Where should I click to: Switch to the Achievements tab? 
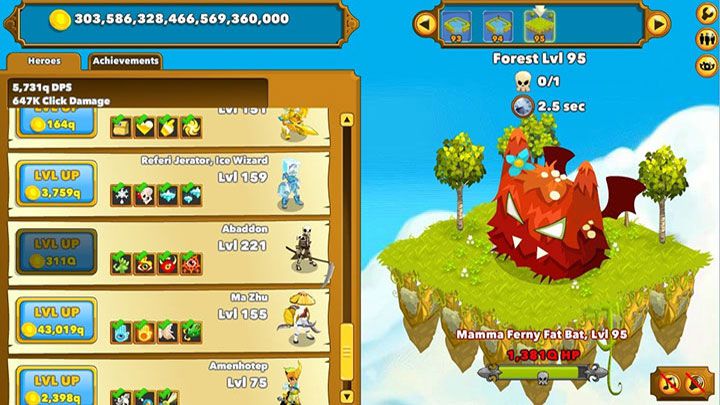[x=125, y=61]
